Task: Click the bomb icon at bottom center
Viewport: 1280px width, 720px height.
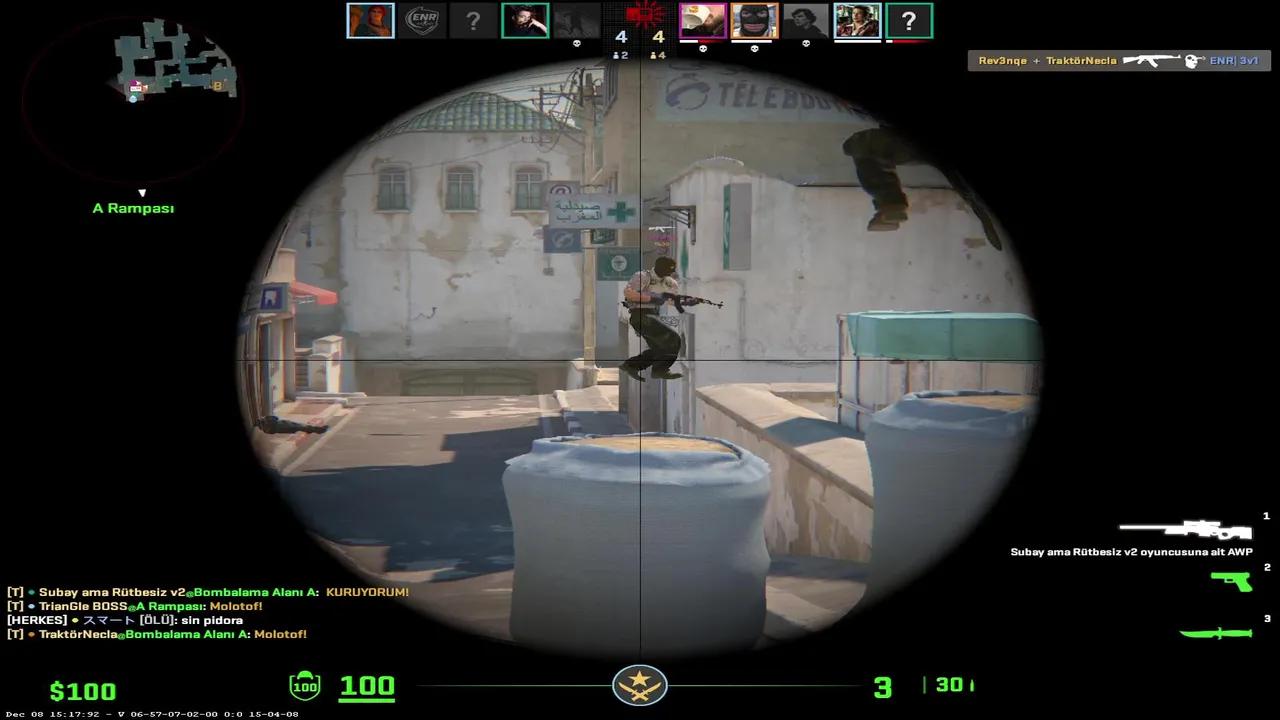Action: pyautogui.click(x=640, y=688)
